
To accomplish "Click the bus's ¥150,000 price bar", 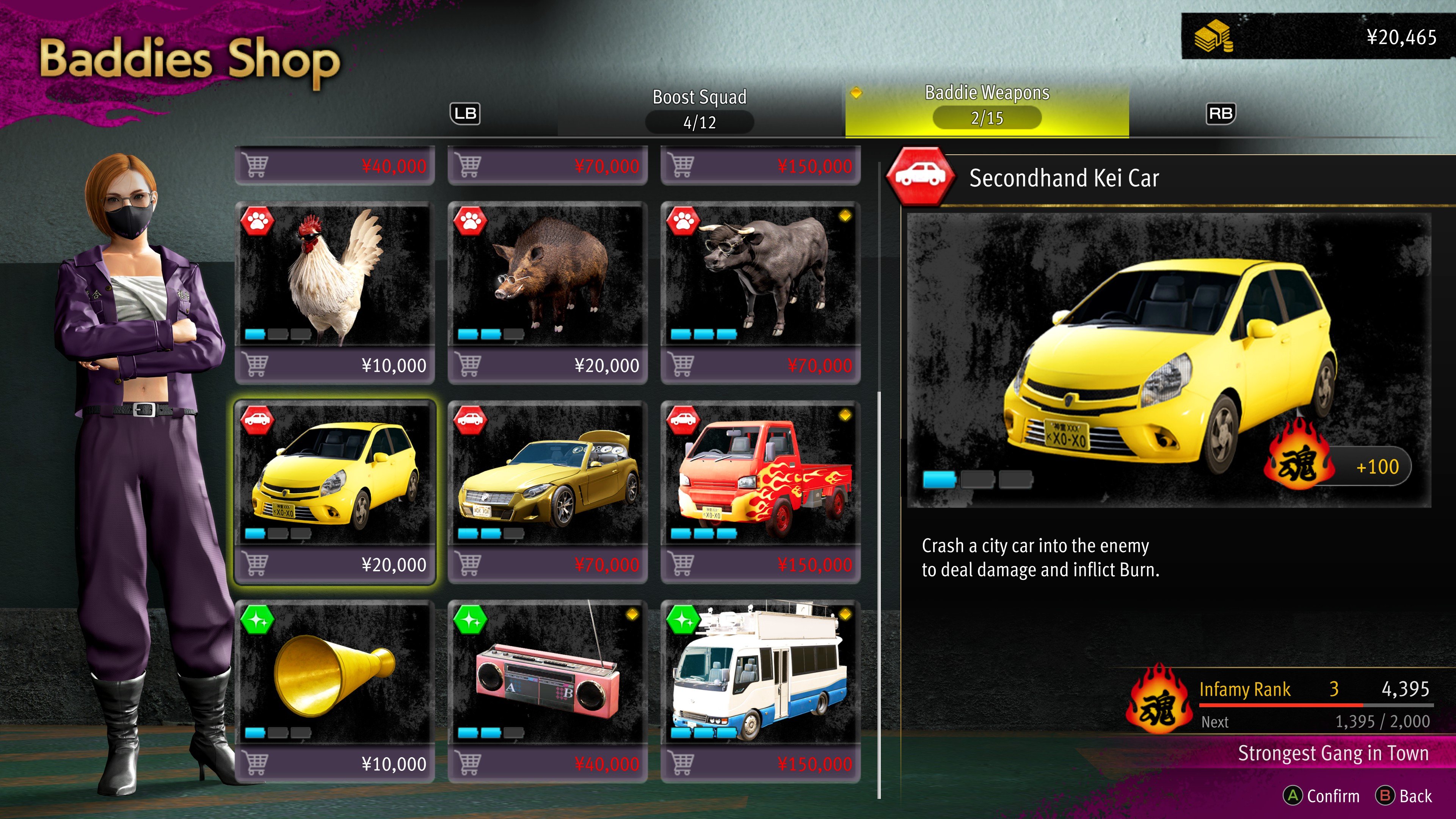I will tap(760, 764).
